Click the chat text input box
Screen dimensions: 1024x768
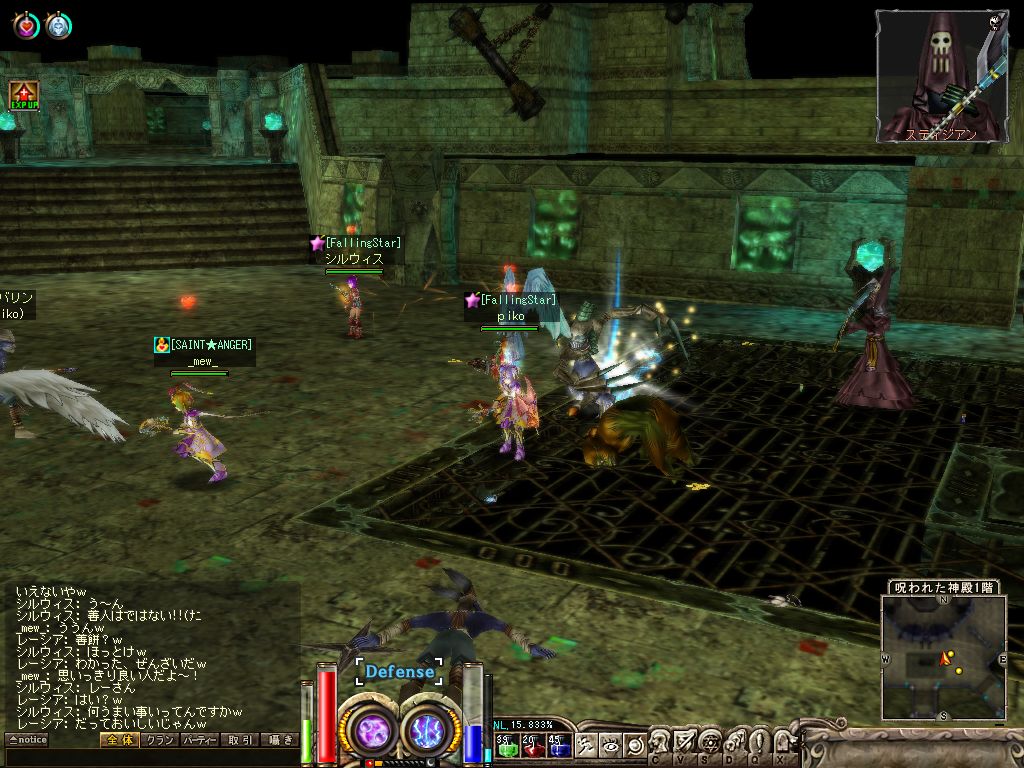coord(150,757)
